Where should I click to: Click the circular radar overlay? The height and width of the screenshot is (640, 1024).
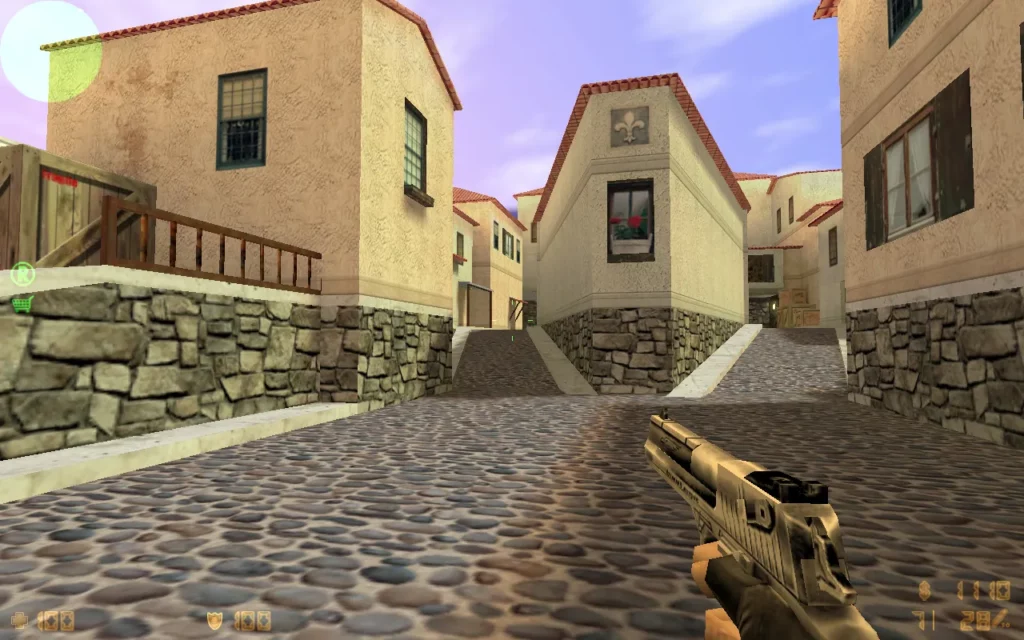(50, 51)
